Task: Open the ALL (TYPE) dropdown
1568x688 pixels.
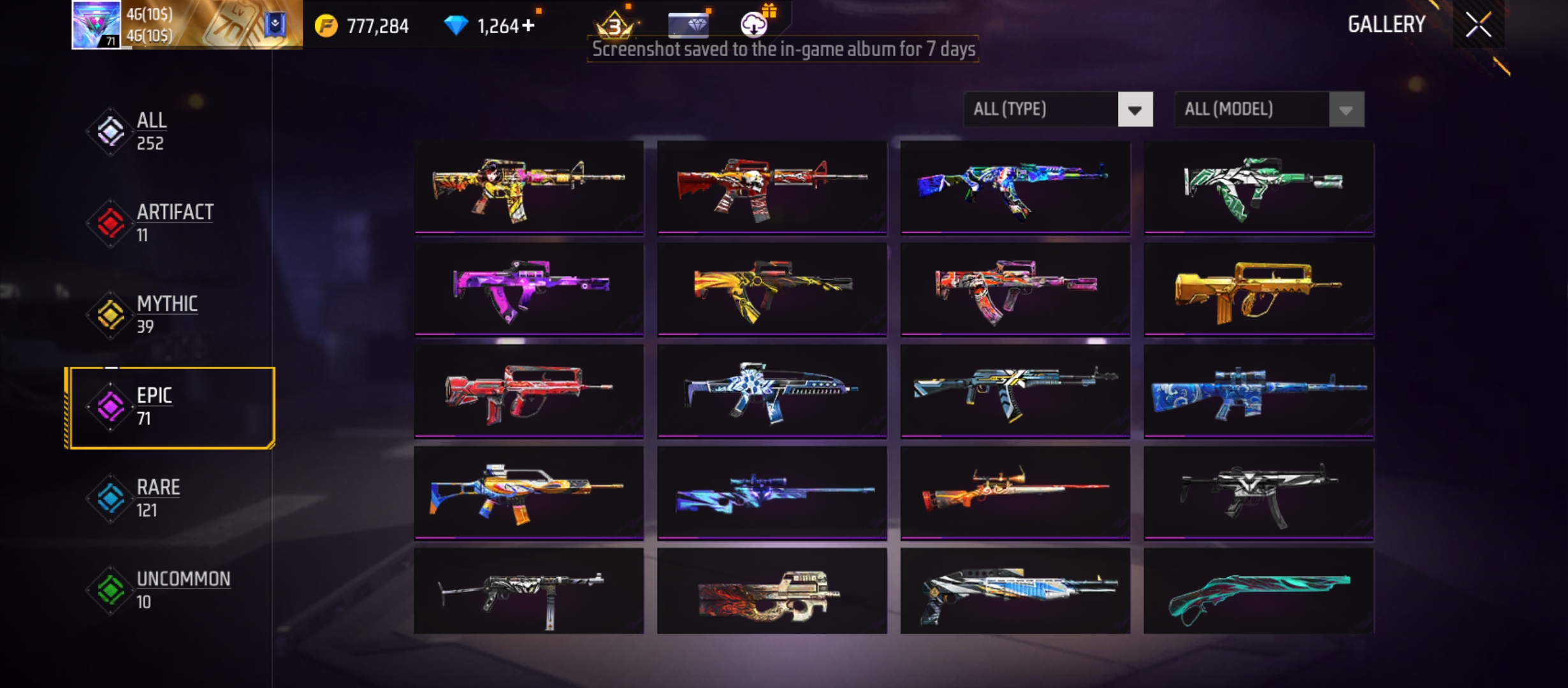Action: tap(1058, 110)
